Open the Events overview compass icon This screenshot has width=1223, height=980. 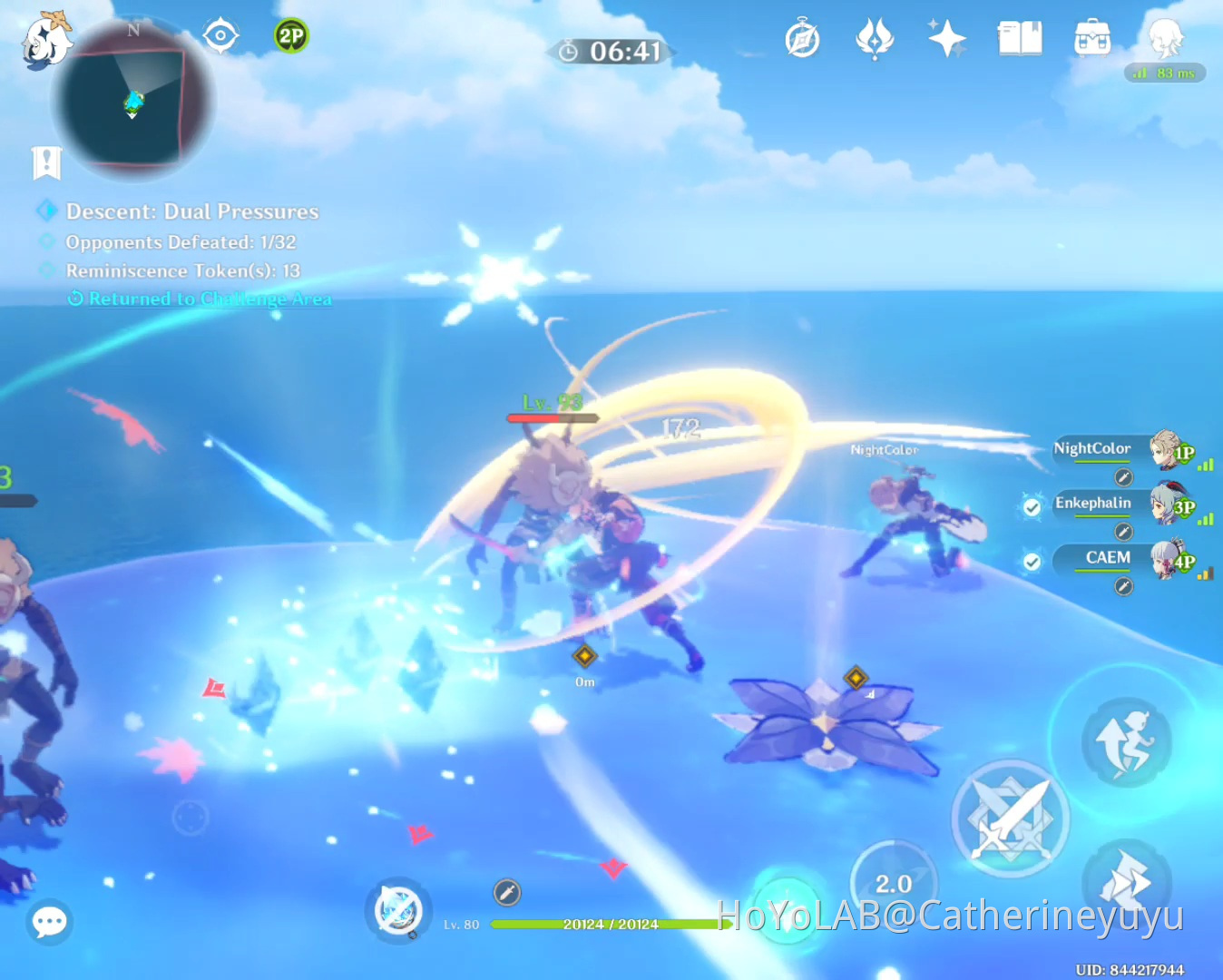coord(802,38)
